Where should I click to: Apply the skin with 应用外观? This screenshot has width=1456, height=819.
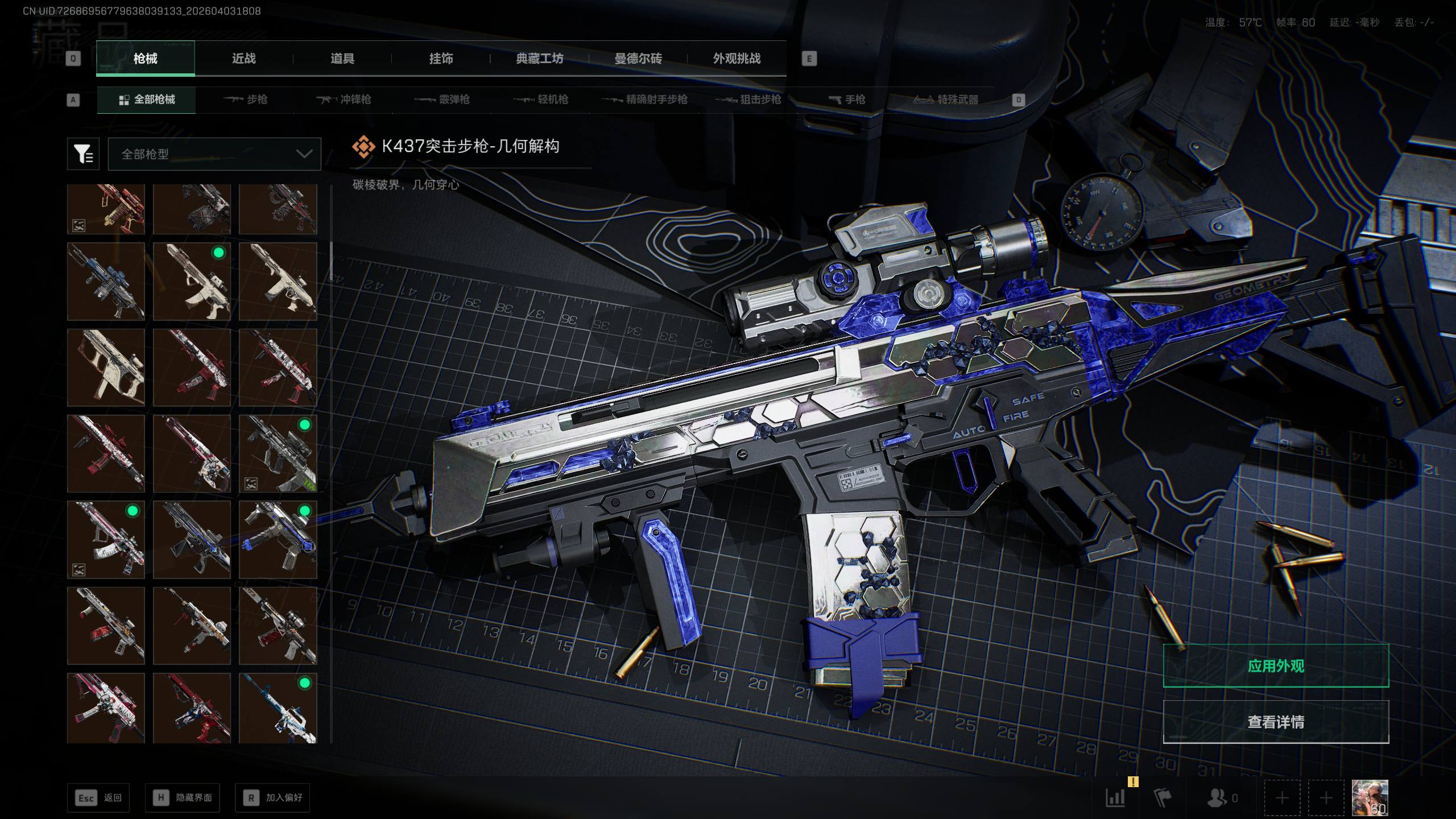1276,666
